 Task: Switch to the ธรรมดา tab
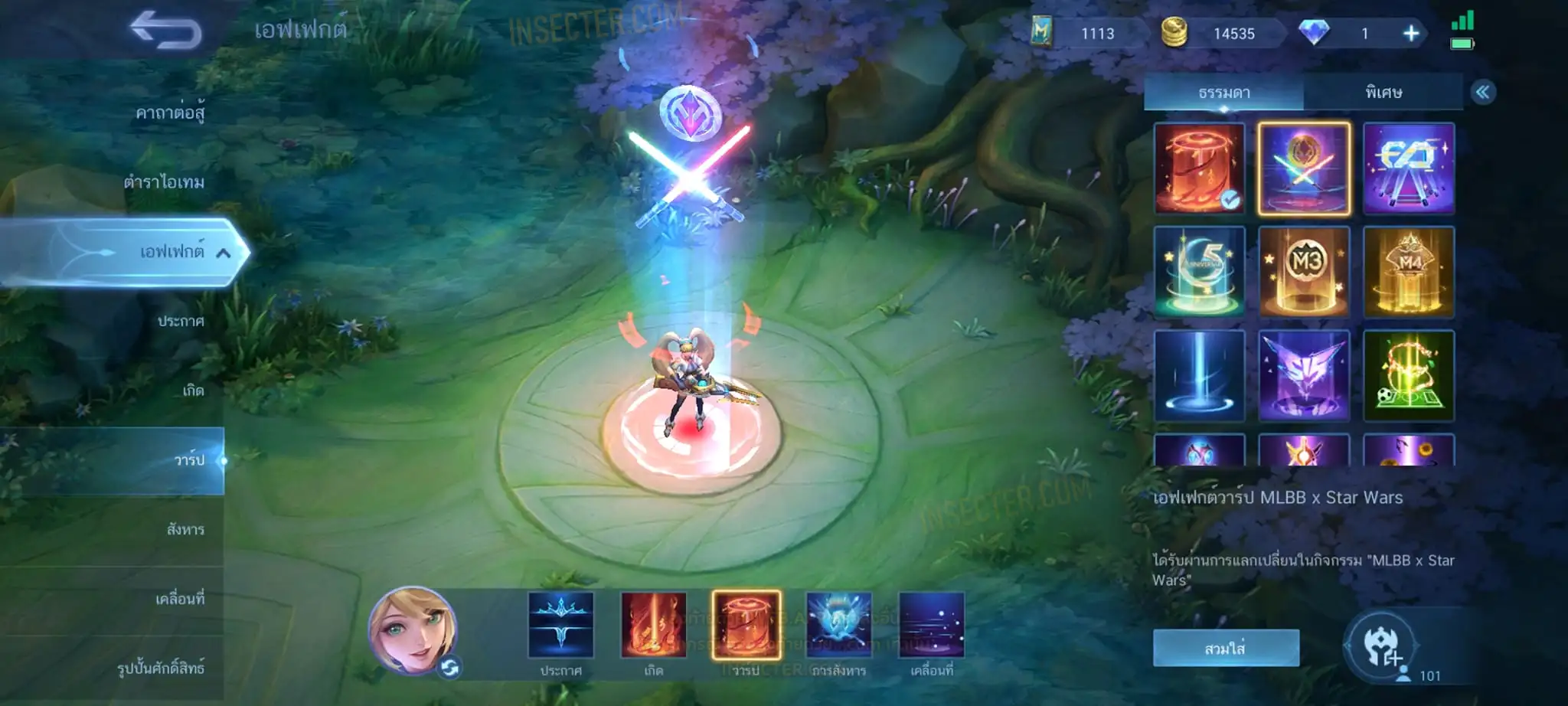tap(1223, 93)
